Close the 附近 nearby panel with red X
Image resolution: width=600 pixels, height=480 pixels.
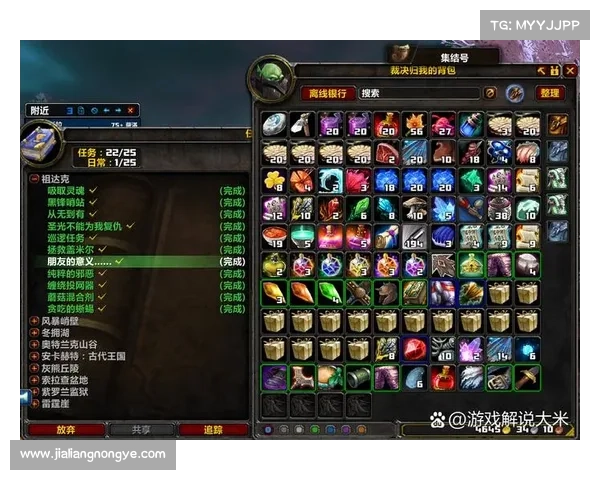click(132, 110)
